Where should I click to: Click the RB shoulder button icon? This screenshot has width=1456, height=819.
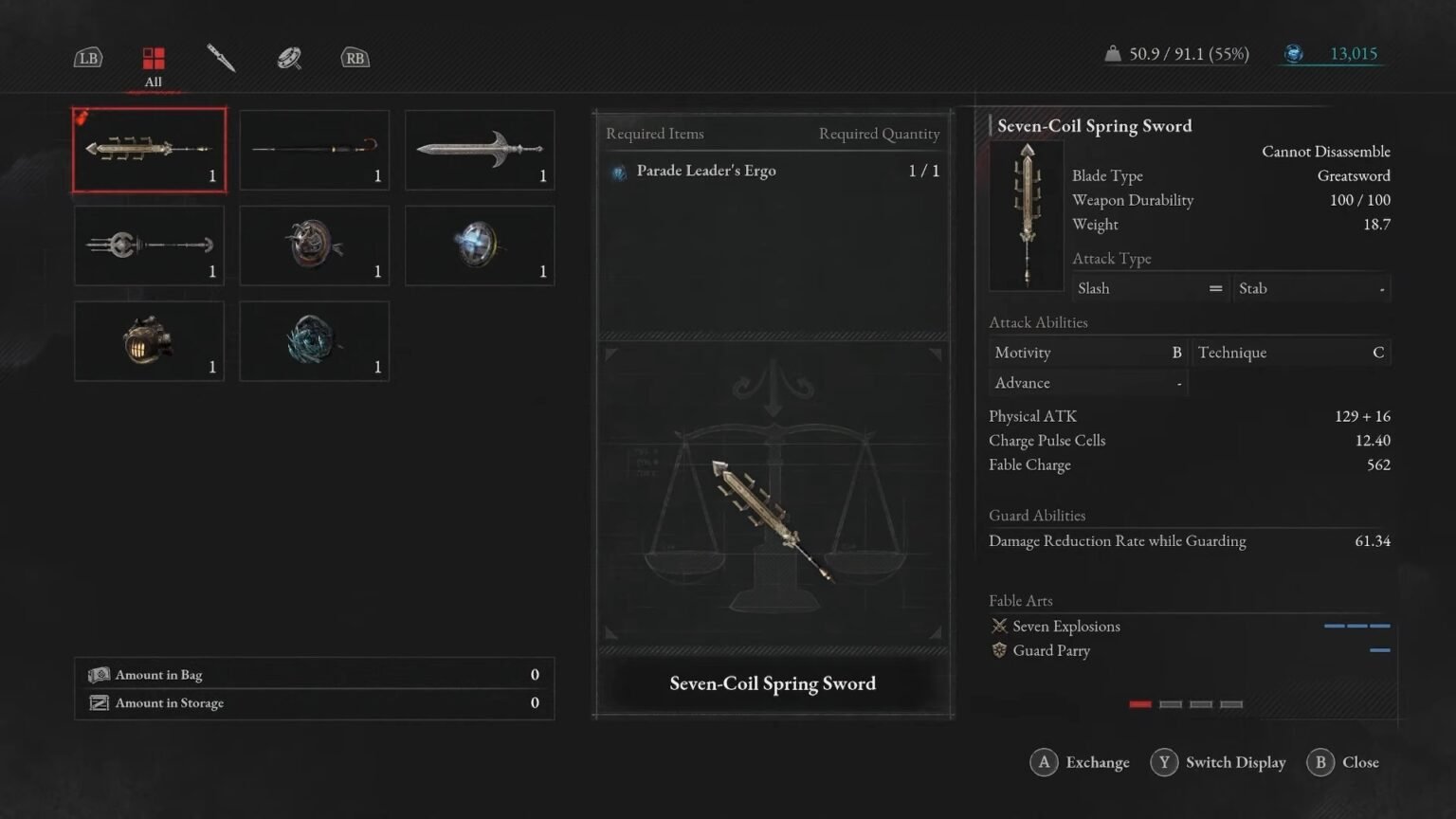click(x=355, y=58)
